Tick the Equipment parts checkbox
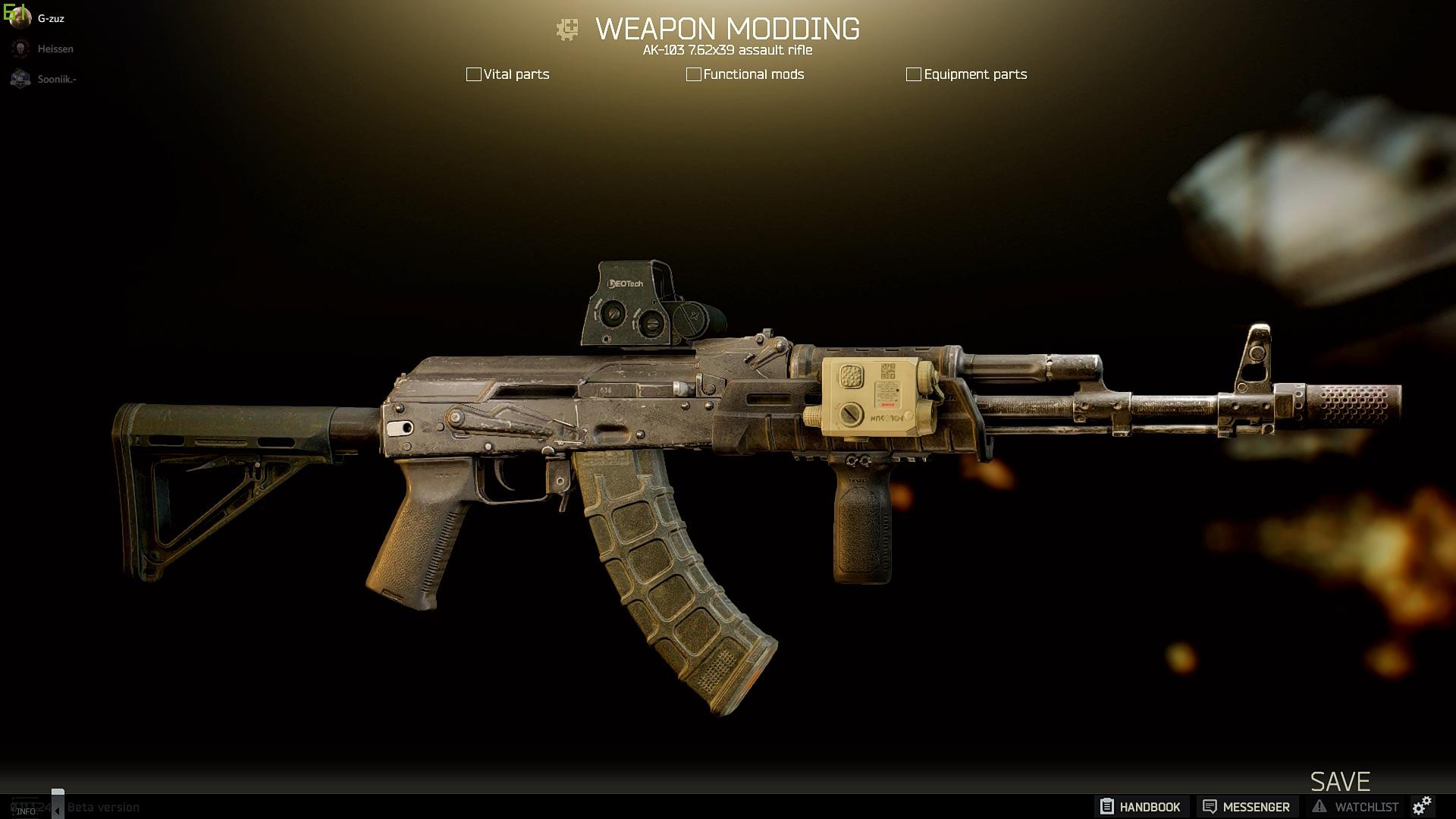The height and width of the screenshot is (819, 1456). coord(913,74)
